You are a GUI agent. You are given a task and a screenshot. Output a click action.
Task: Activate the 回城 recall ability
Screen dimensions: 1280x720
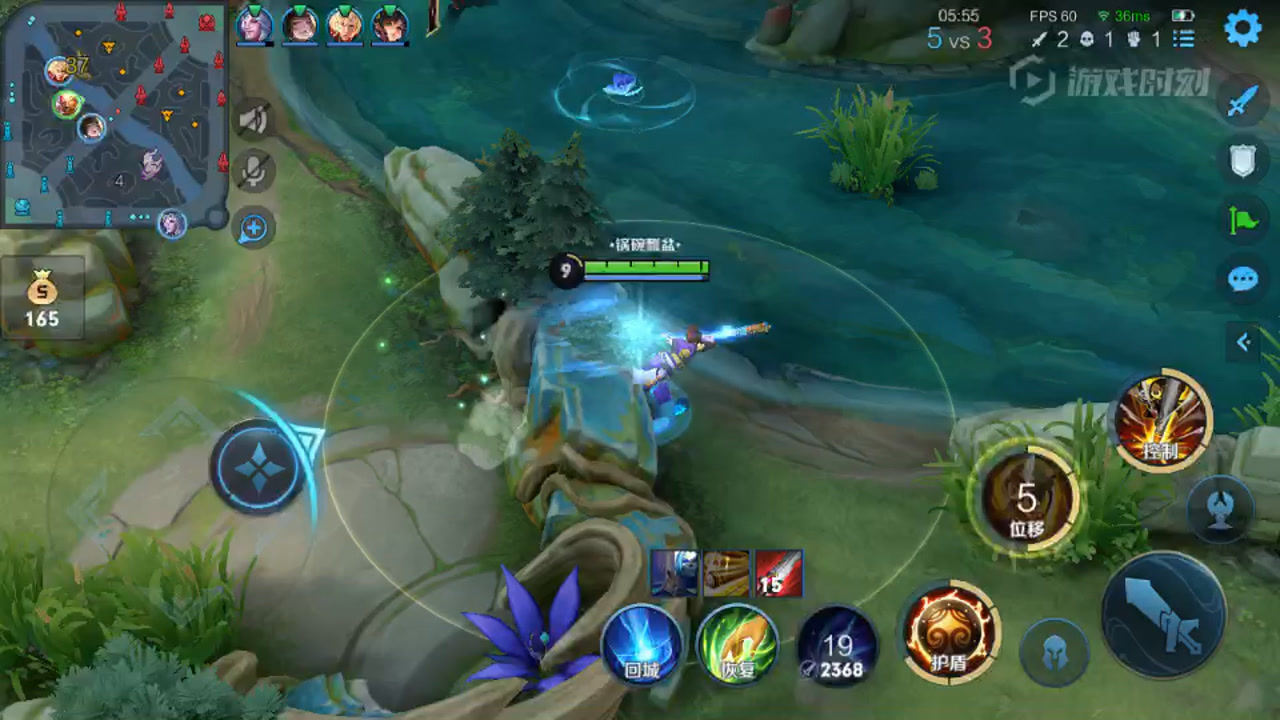pyautogui.click(x=641, y=645)
